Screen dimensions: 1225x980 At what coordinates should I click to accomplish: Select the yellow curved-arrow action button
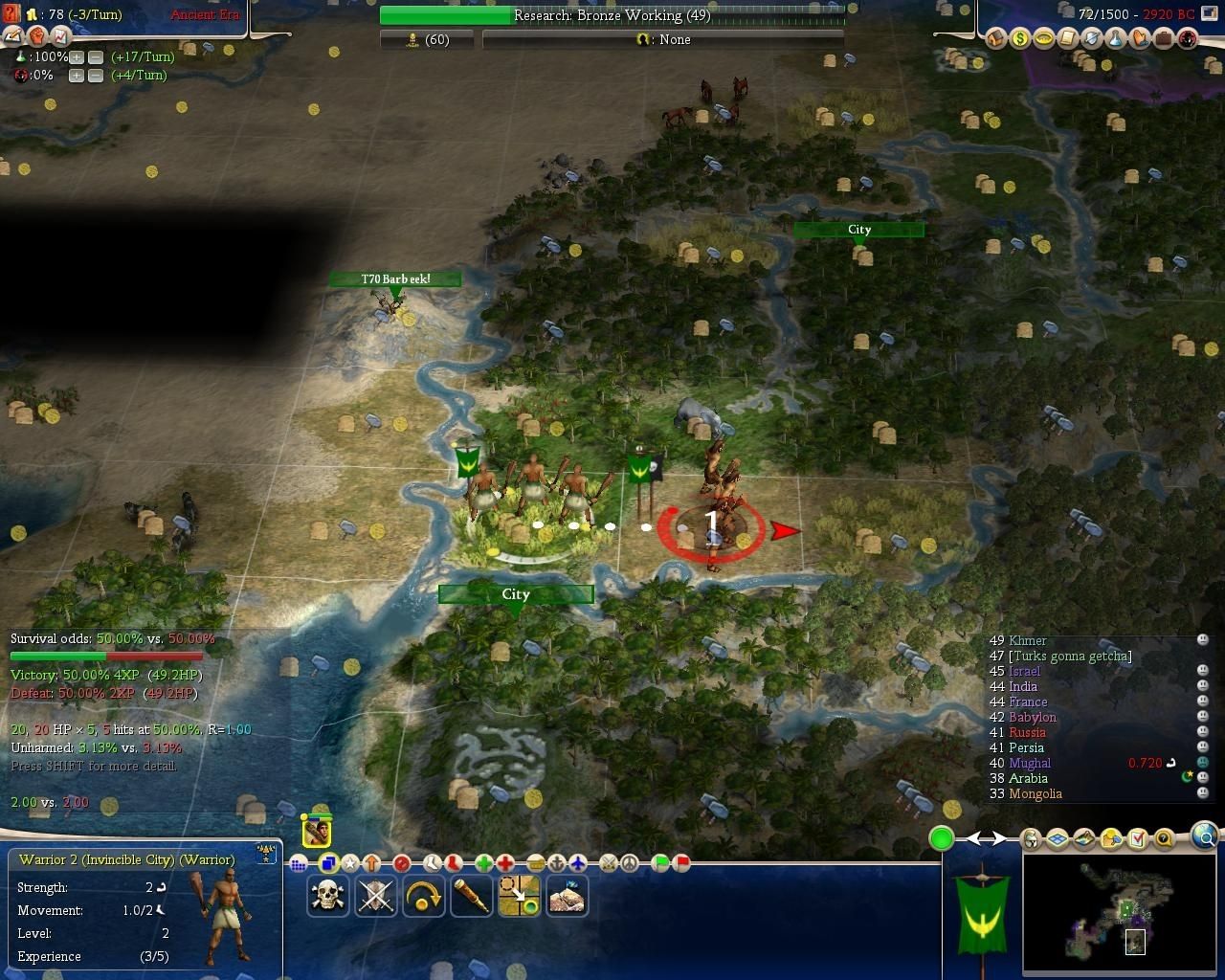click(x=423, y=896)
